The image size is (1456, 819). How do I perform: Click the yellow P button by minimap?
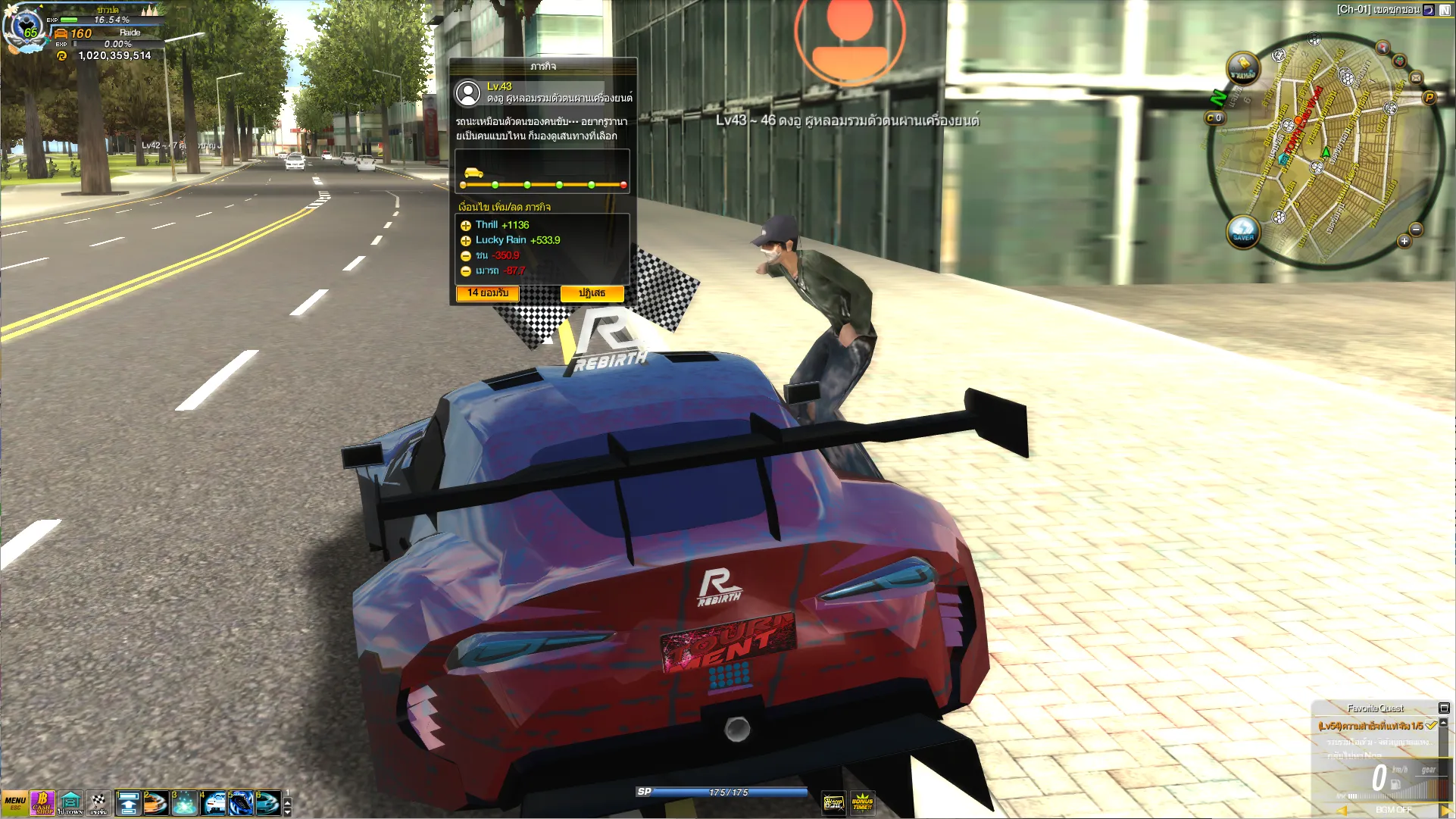(x=1429, y=98)
